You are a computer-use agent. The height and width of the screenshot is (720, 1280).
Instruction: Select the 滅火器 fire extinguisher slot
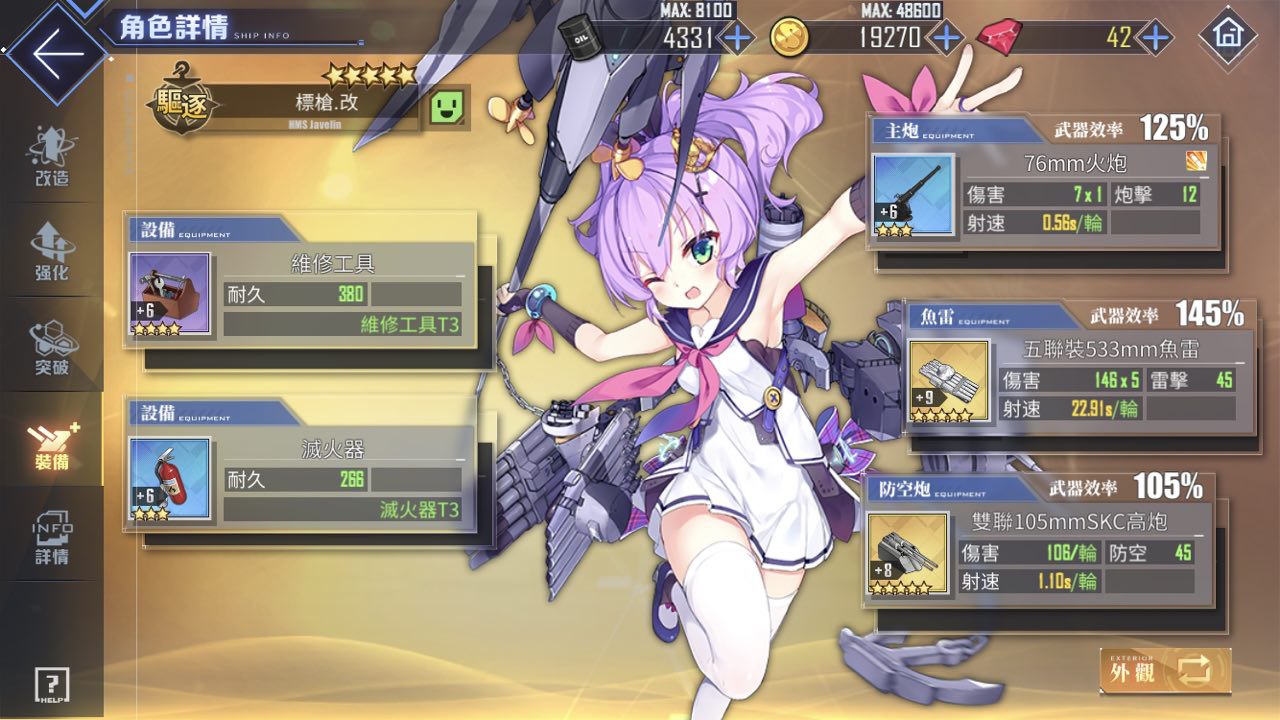(x=170, y=479)
